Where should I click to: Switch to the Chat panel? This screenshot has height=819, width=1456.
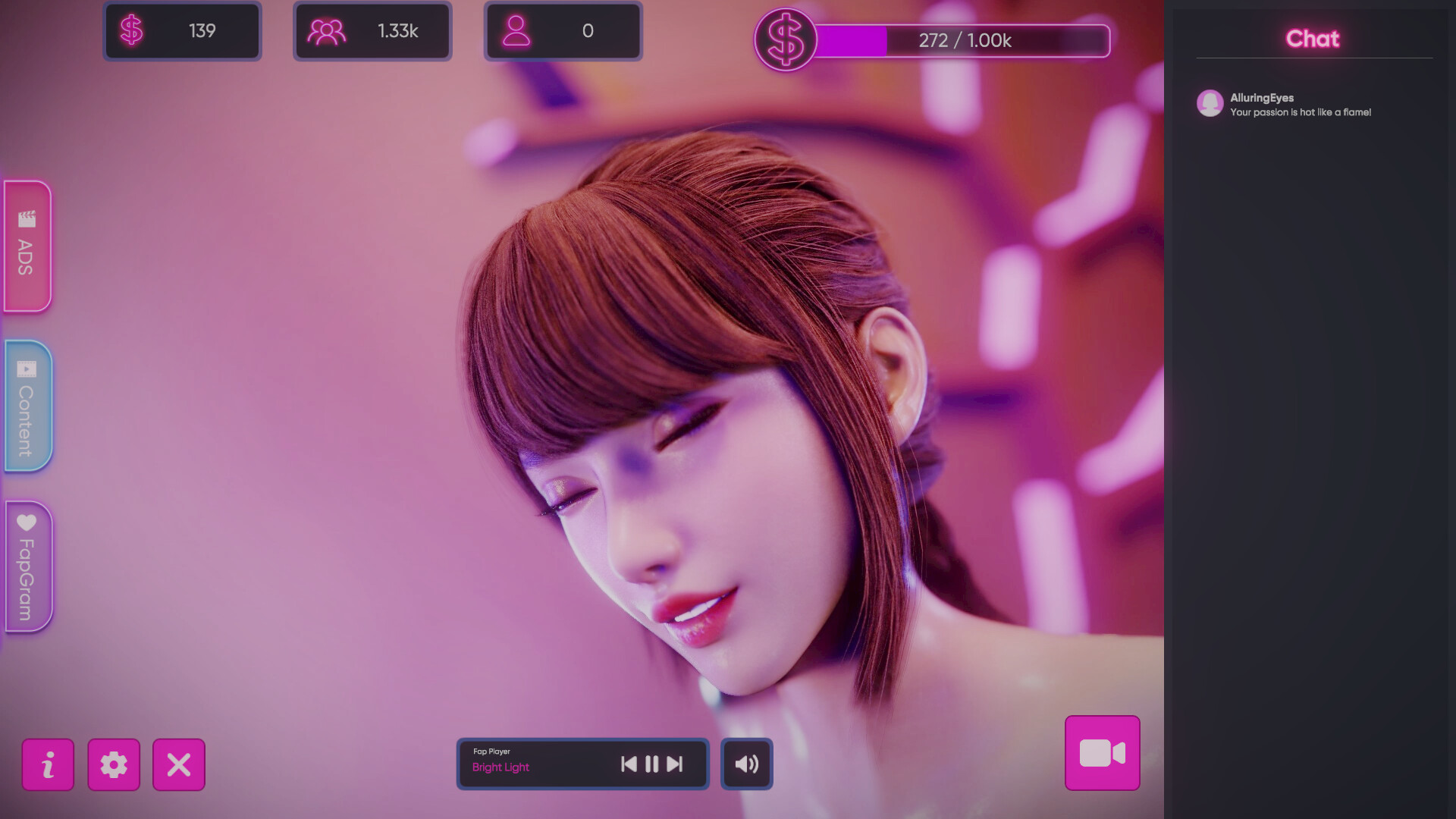[x=1312, y=39]
